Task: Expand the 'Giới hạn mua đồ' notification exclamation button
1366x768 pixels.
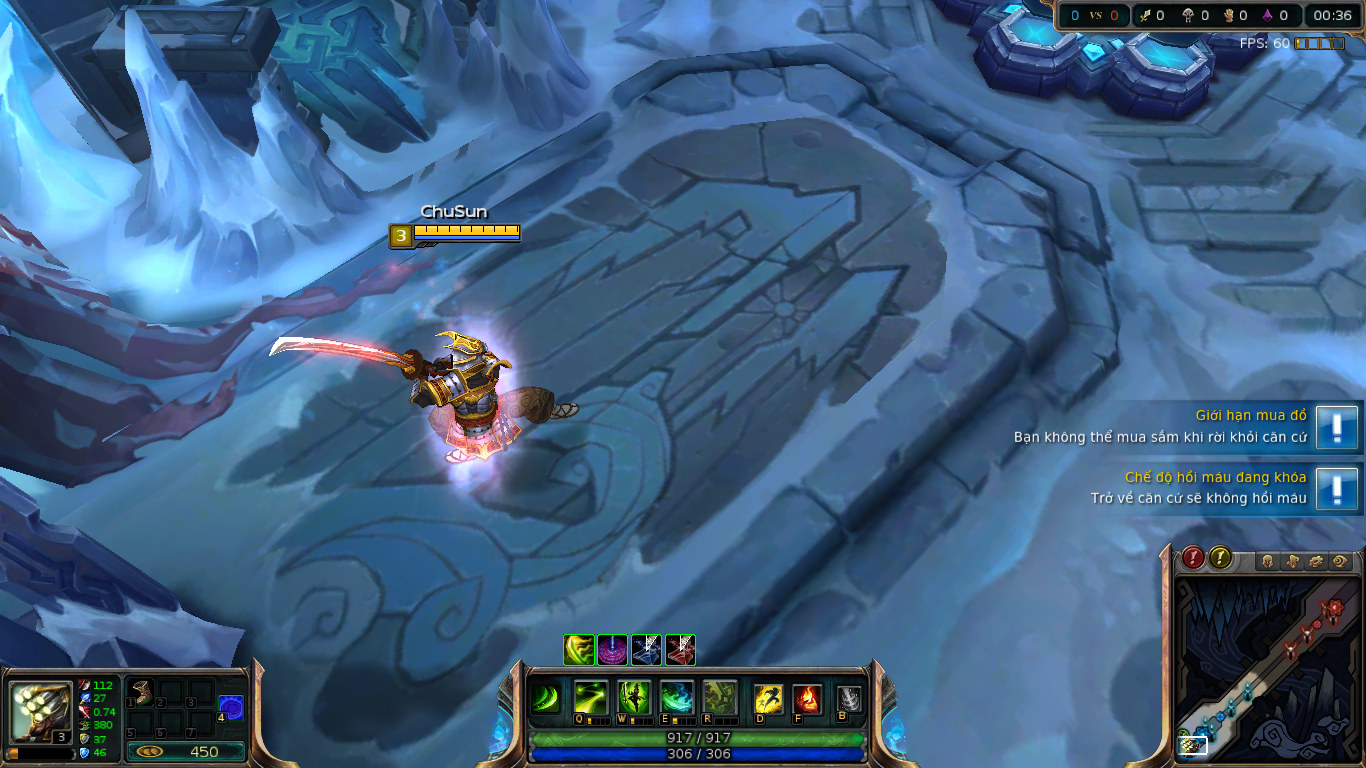Action: point(1337,425)
